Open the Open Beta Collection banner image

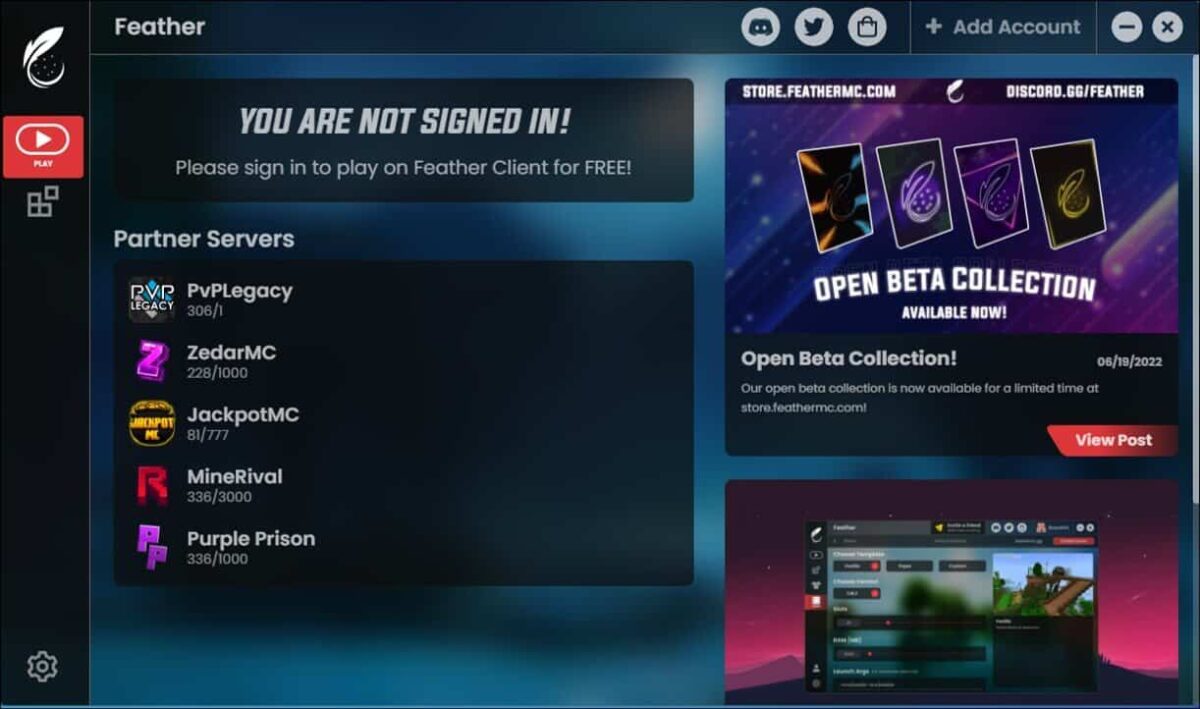(951, 206)
